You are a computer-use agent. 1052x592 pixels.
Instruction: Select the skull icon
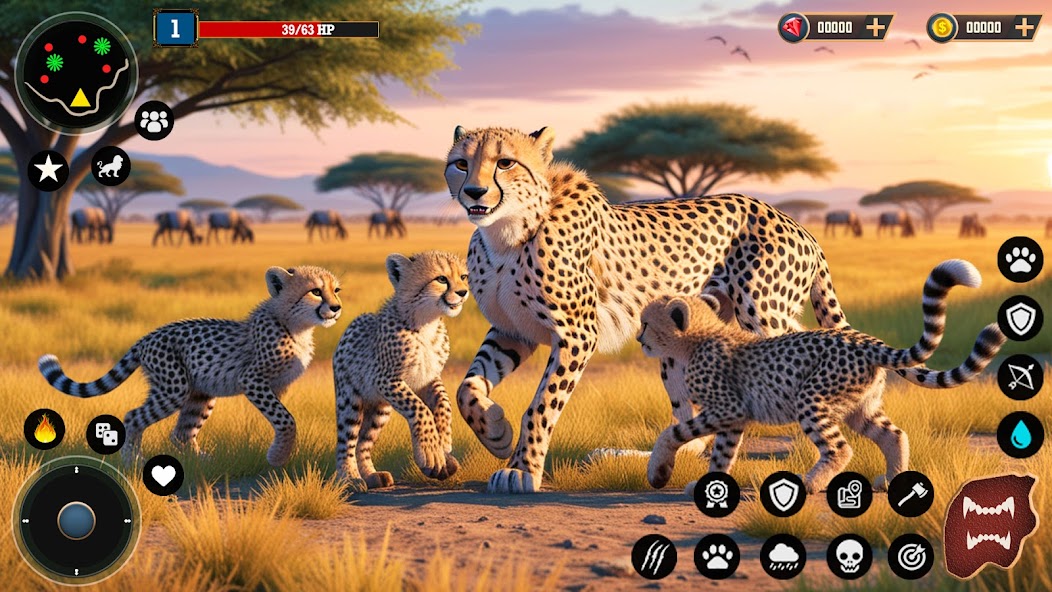[x=849, y=556]
